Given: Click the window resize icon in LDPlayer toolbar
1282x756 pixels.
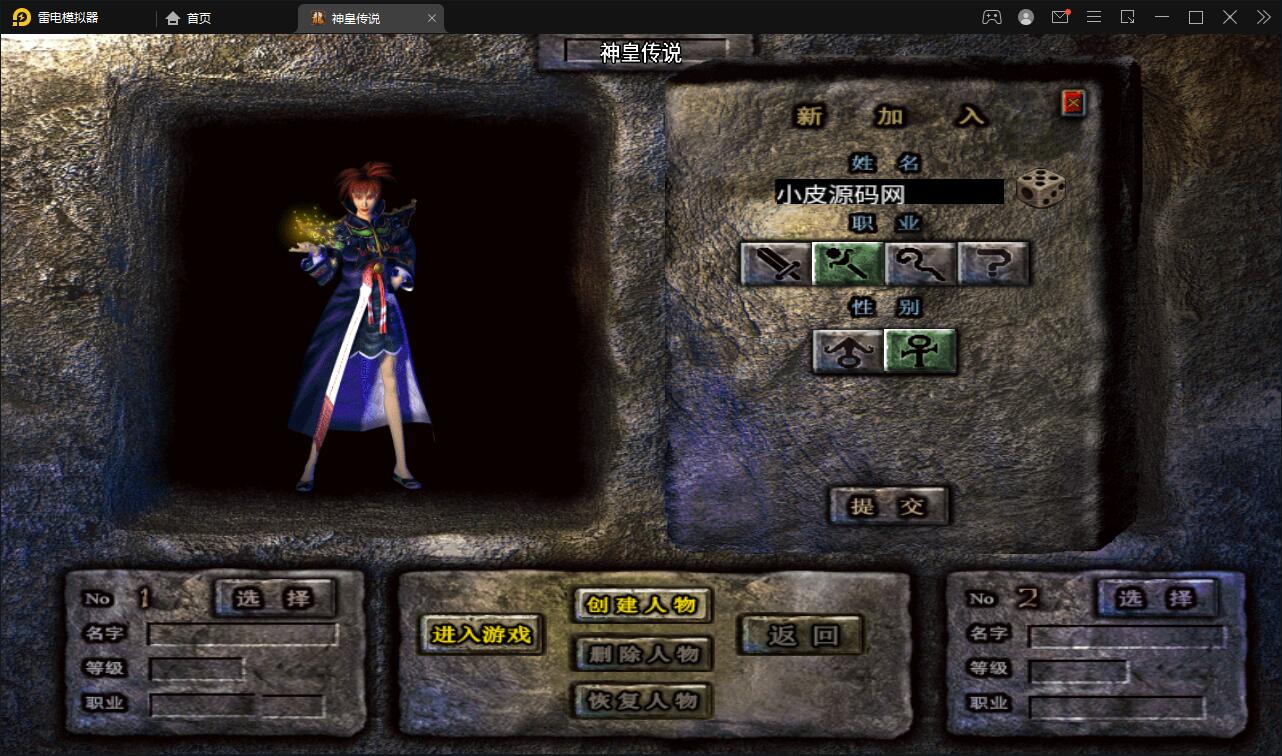Looking at the screenshot, I should pos(1128,17).
